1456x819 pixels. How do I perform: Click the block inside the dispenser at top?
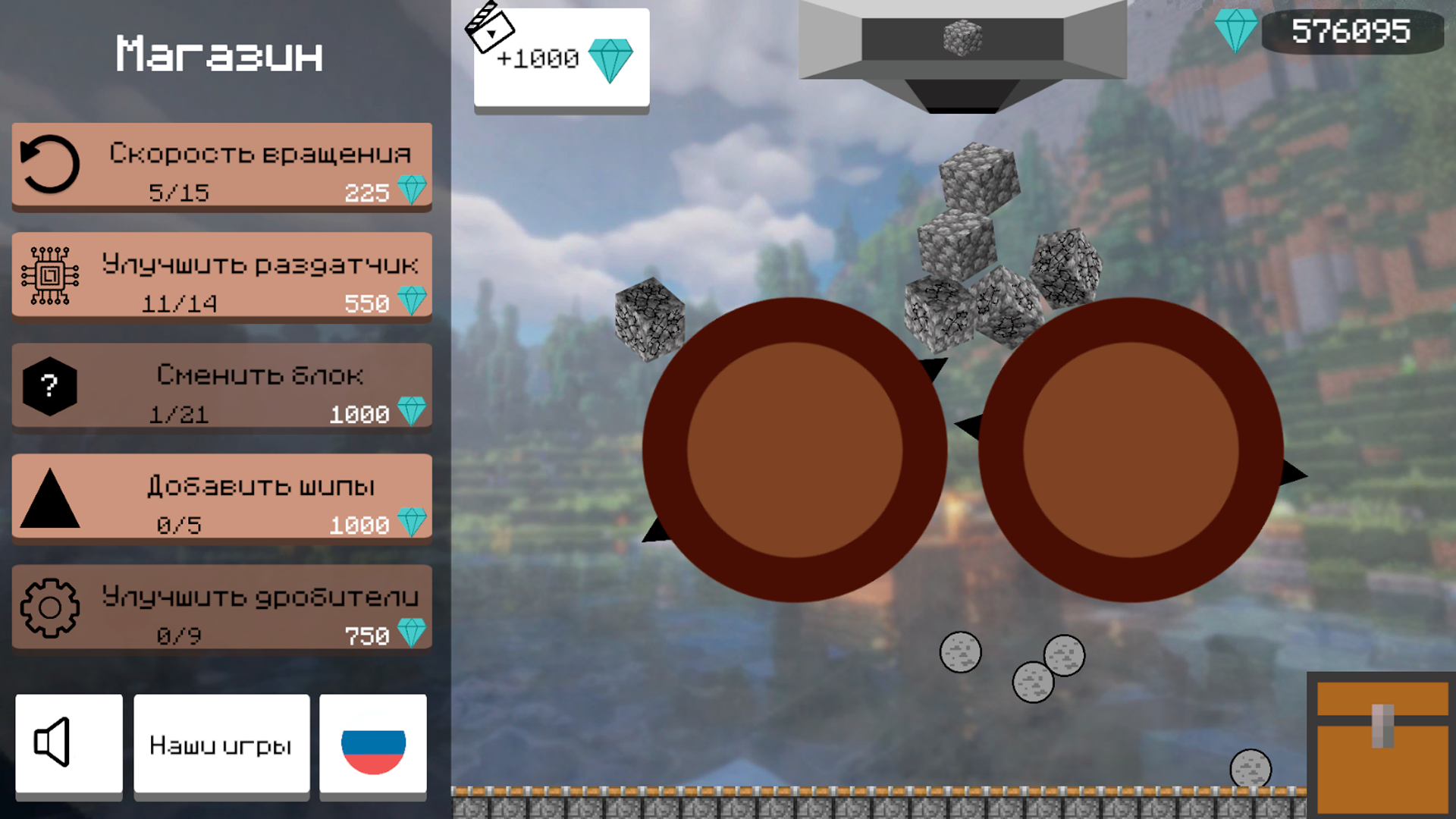pyautogui.click(x=962, y=36)
